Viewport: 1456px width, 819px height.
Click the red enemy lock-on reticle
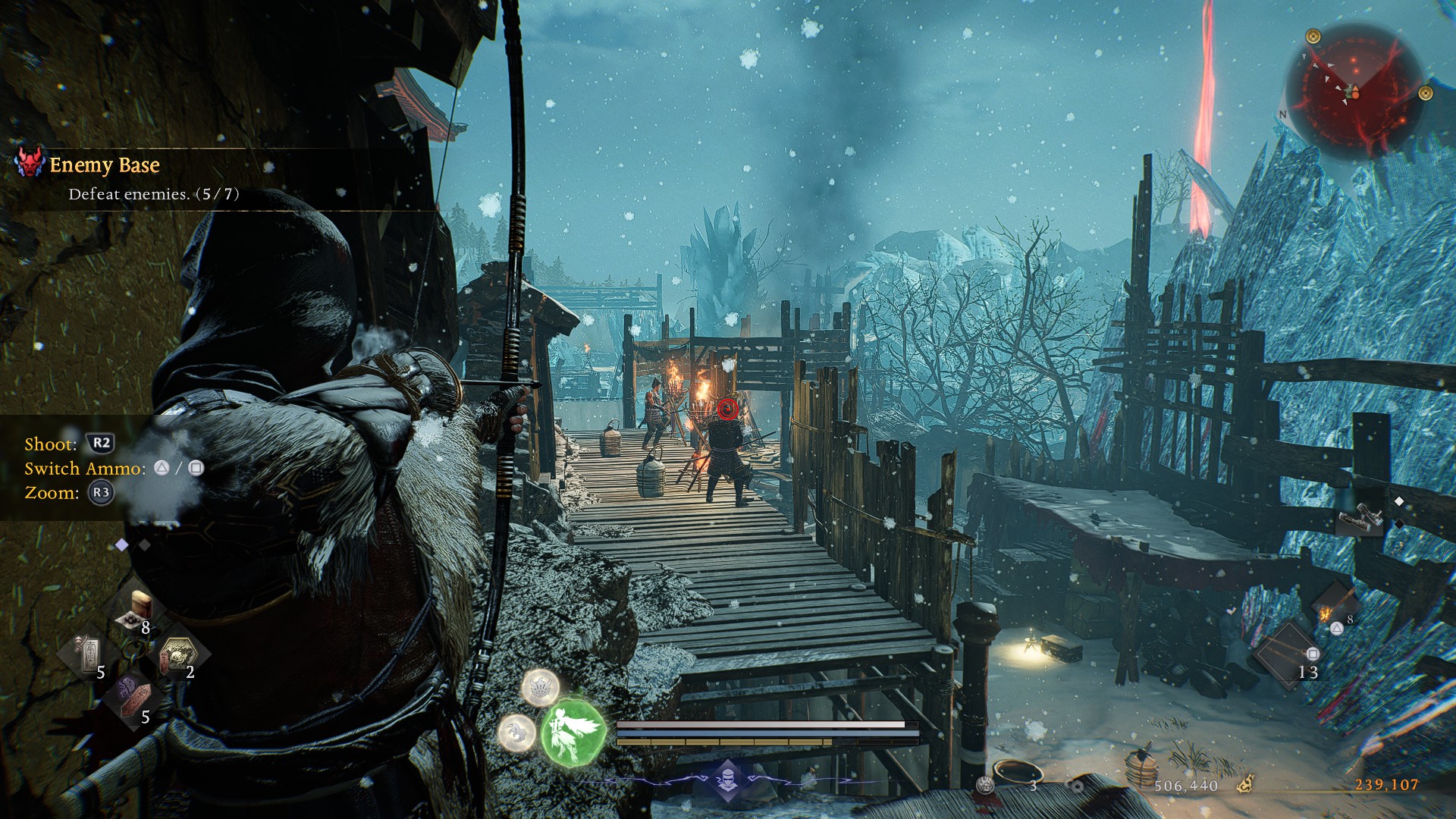[x=727, y=410]
